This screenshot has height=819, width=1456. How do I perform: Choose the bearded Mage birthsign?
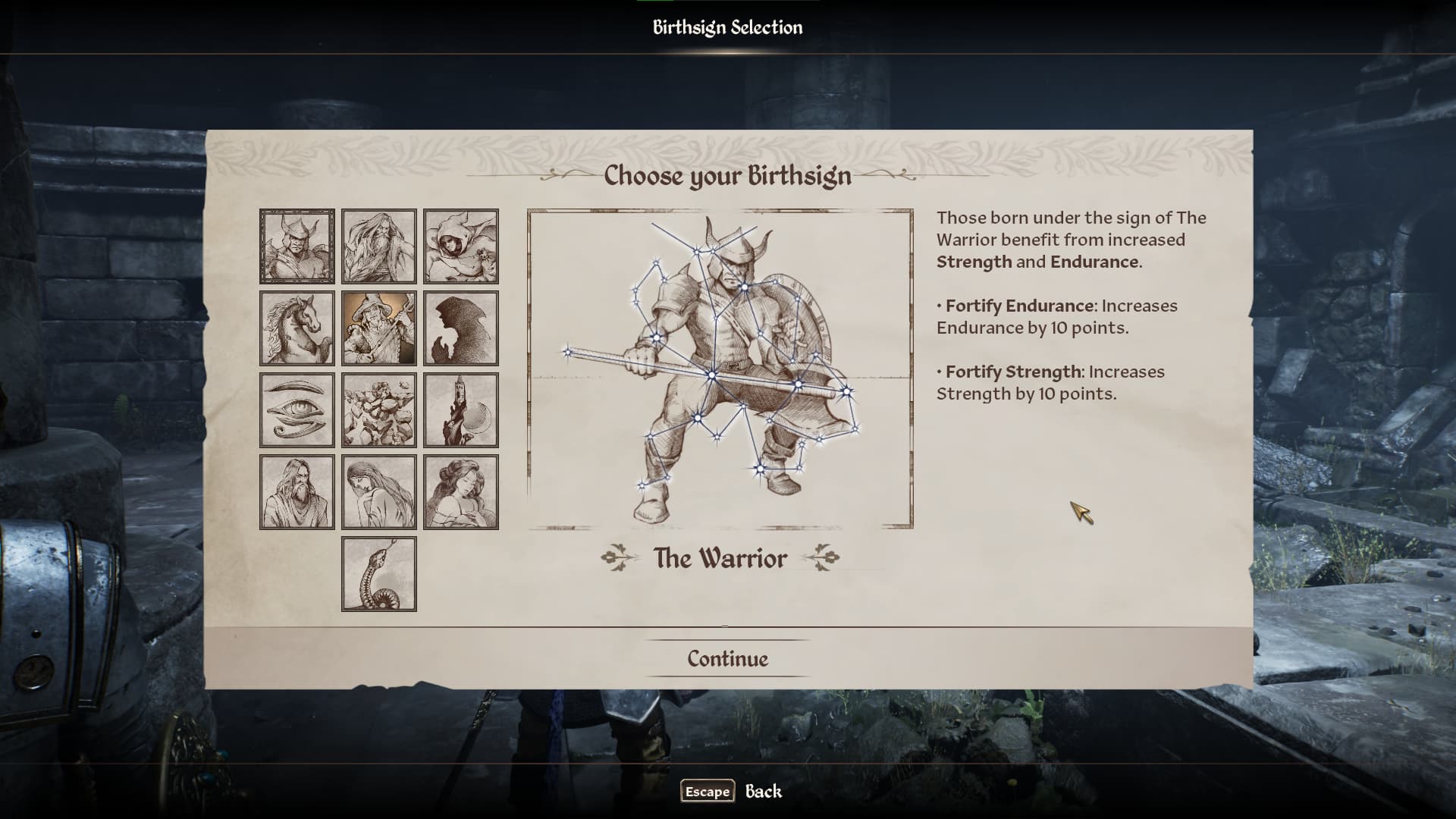click(379, 246)
